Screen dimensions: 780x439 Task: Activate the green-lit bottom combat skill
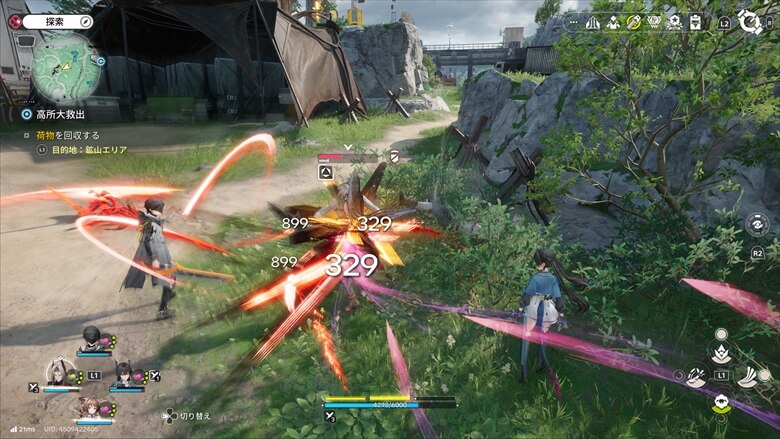pos(720,404)
